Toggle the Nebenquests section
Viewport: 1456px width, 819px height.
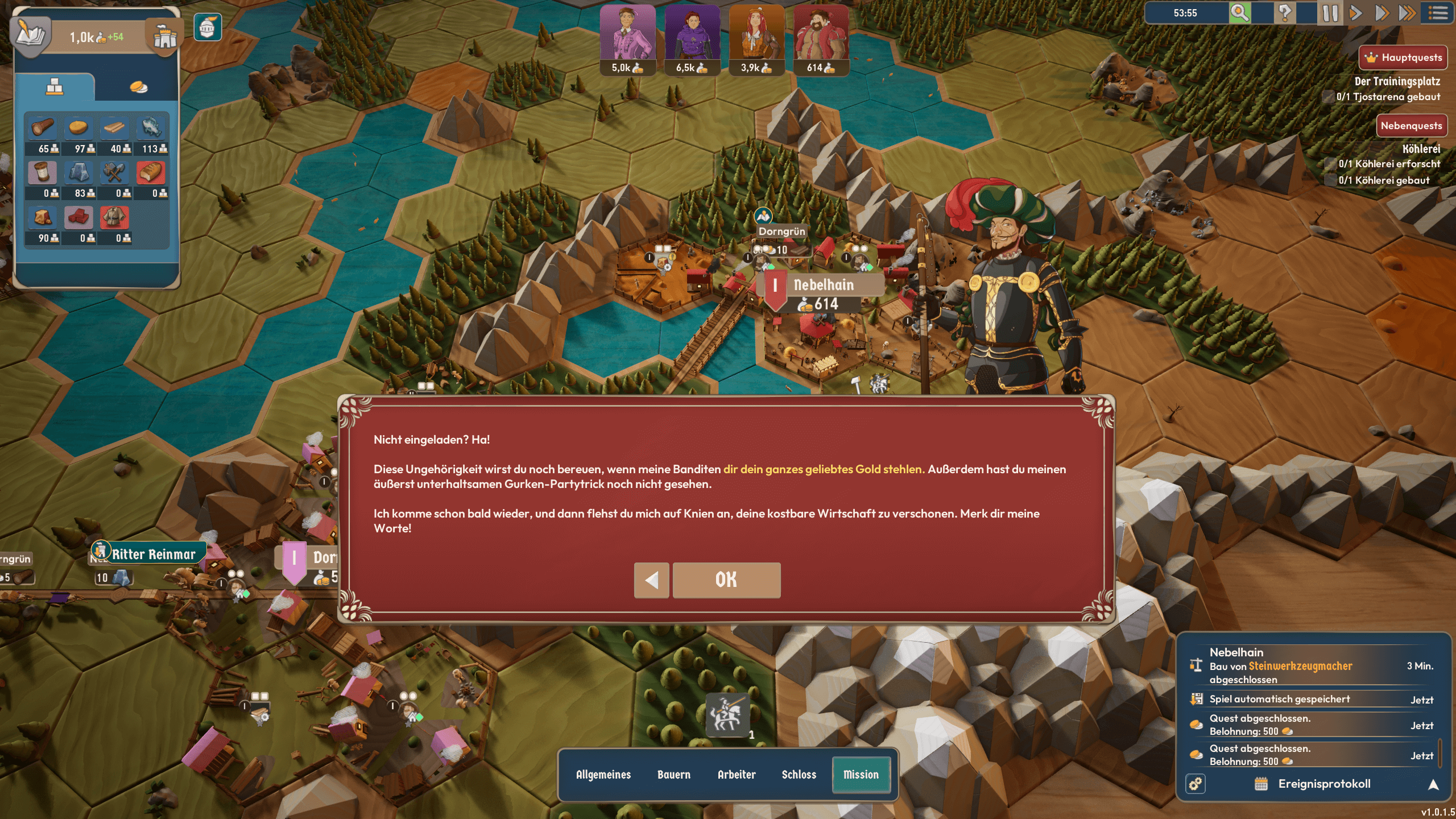(x=1411, y=126)
